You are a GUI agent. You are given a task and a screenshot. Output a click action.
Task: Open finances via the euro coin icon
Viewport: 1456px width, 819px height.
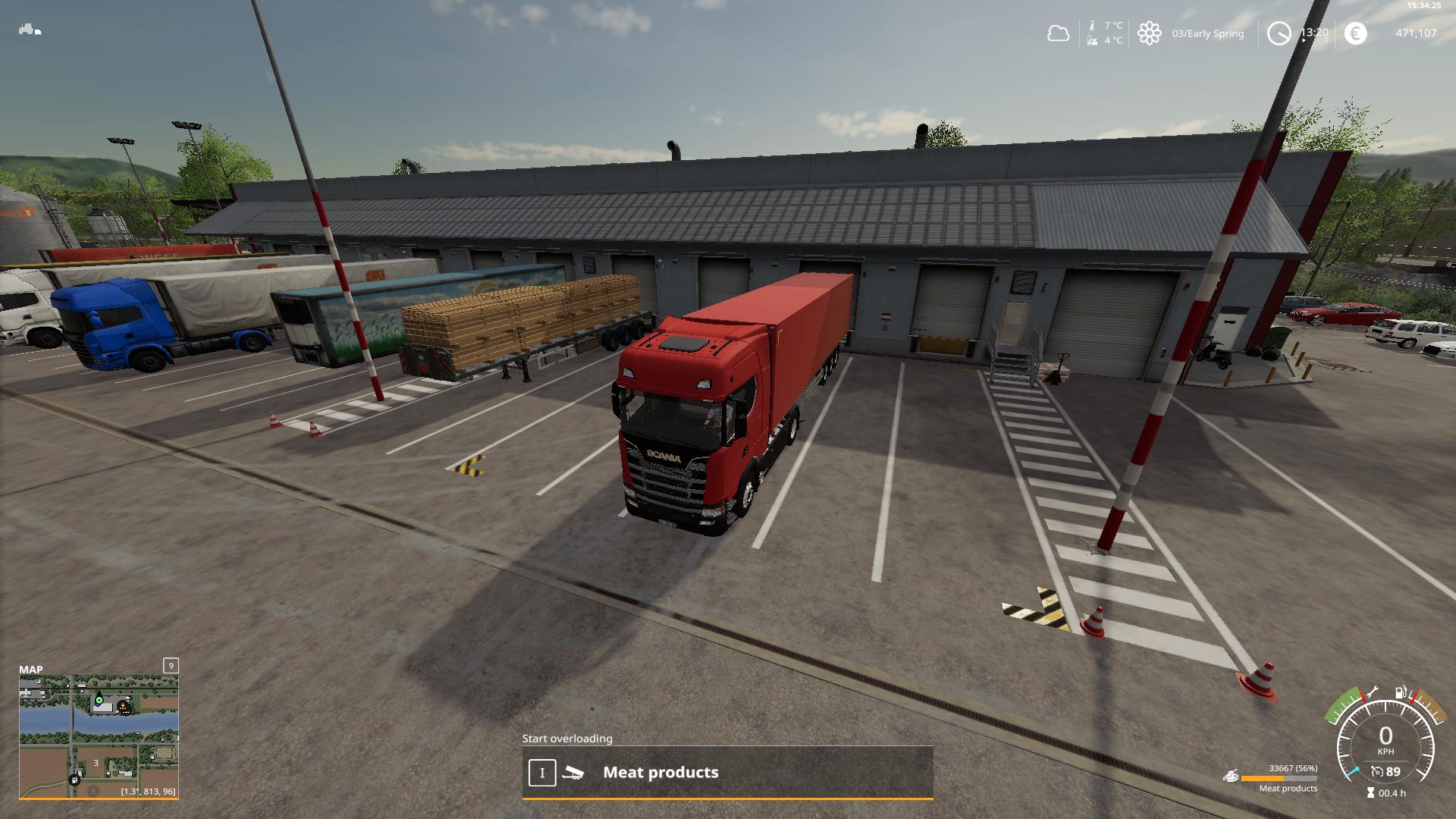1355,33
